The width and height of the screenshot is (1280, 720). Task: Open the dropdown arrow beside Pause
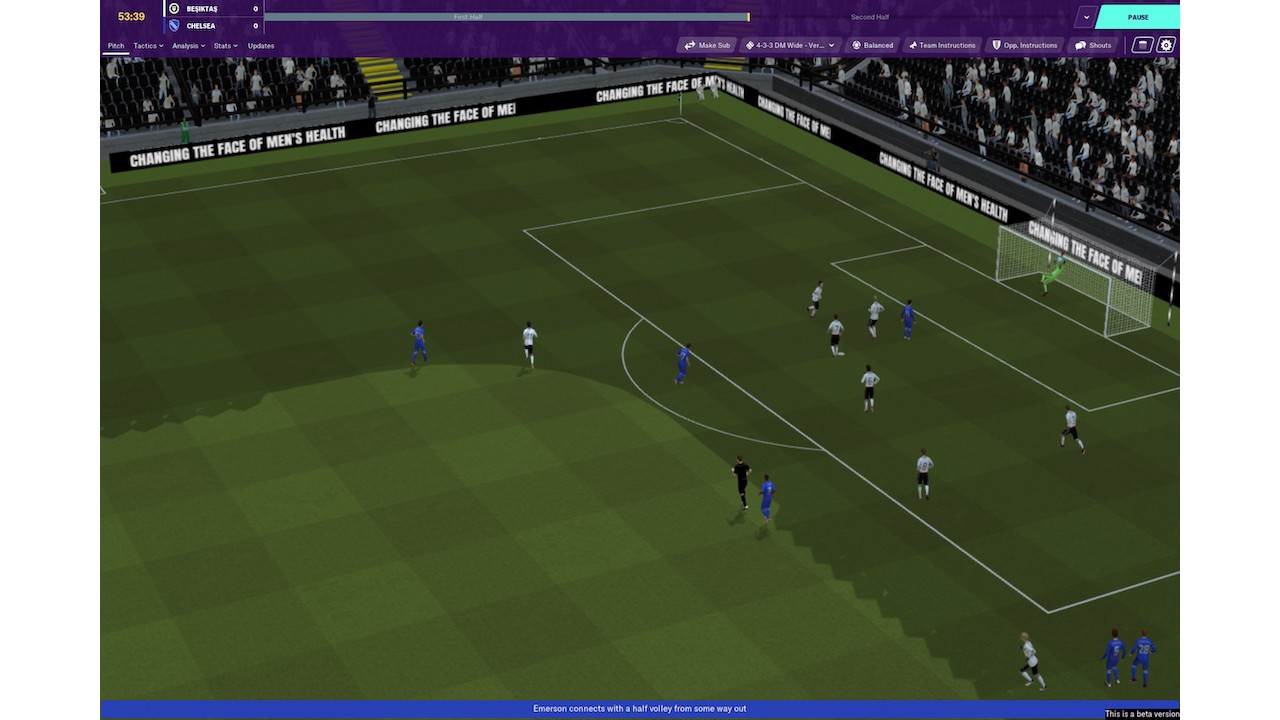1086,17
